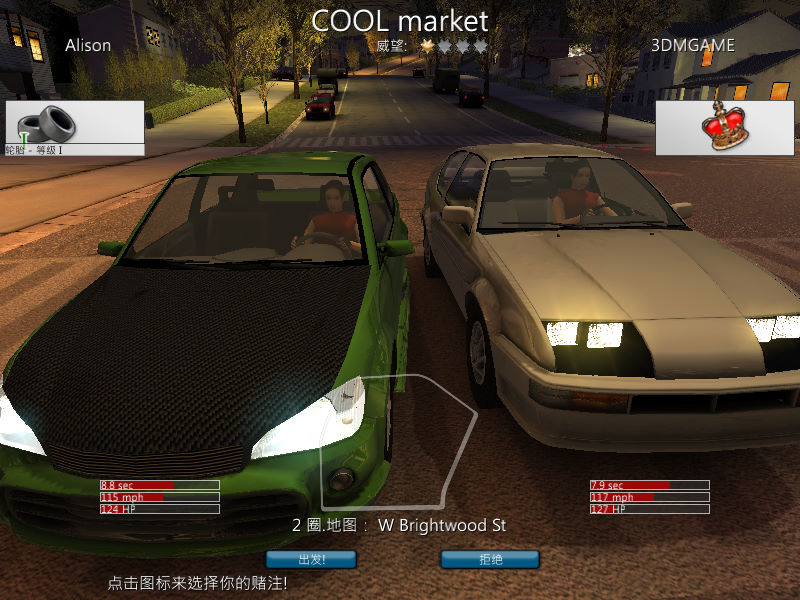800x600 pixels.
Task: Choose the red crown stake icon
Action: click(726, 127)
